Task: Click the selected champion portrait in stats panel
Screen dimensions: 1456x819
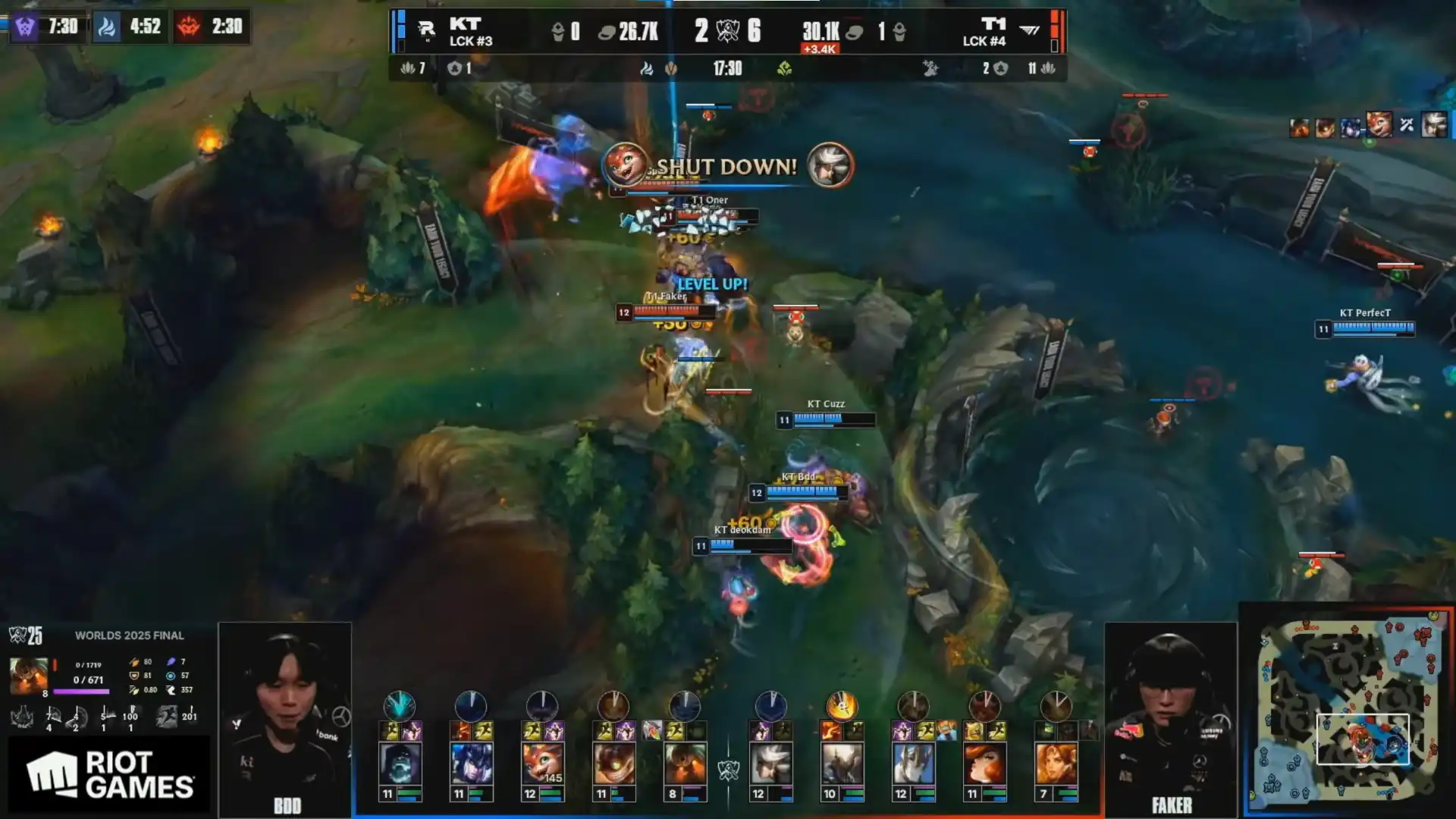Action: pos(28,676)
